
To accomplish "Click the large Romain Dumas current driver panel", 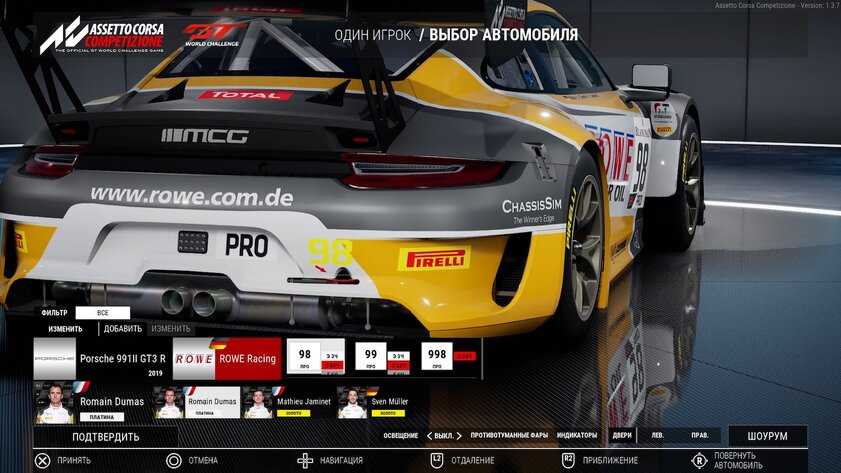I will point(90,402).
